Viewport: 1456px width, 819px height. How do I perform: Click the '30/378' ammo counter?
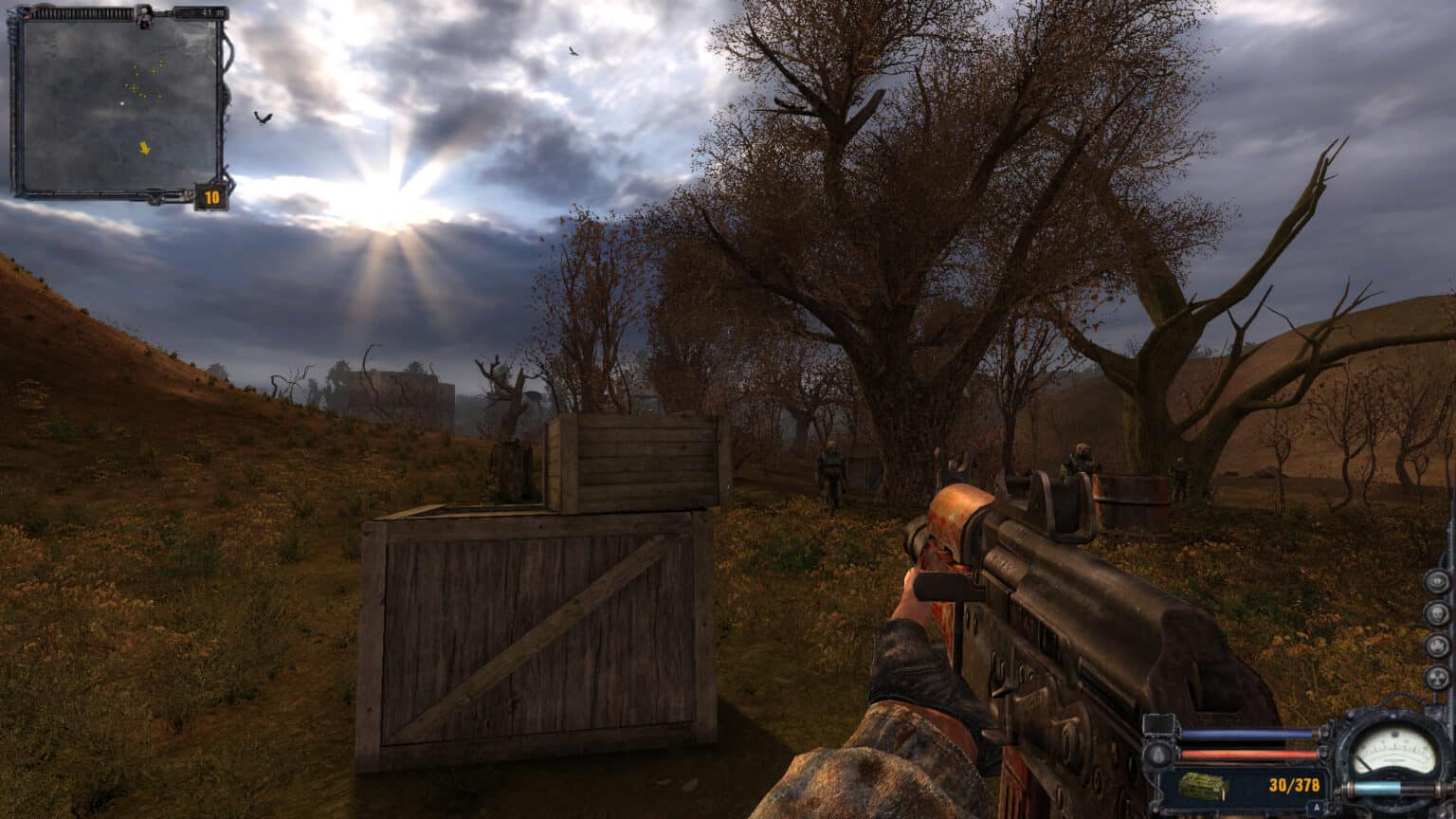tap(1294, 785)
